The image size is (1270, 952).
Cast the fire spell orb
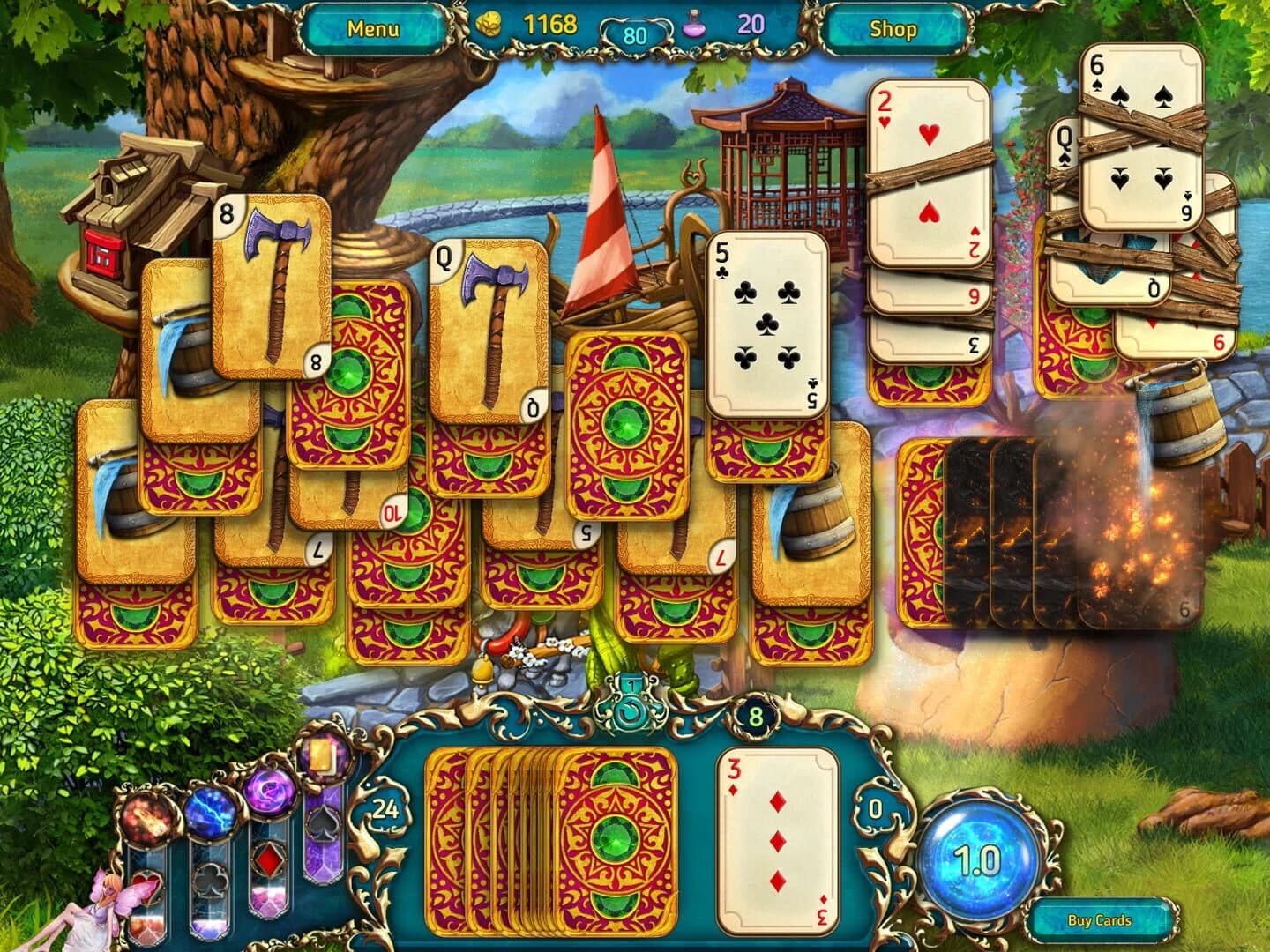tap(147, 819)
